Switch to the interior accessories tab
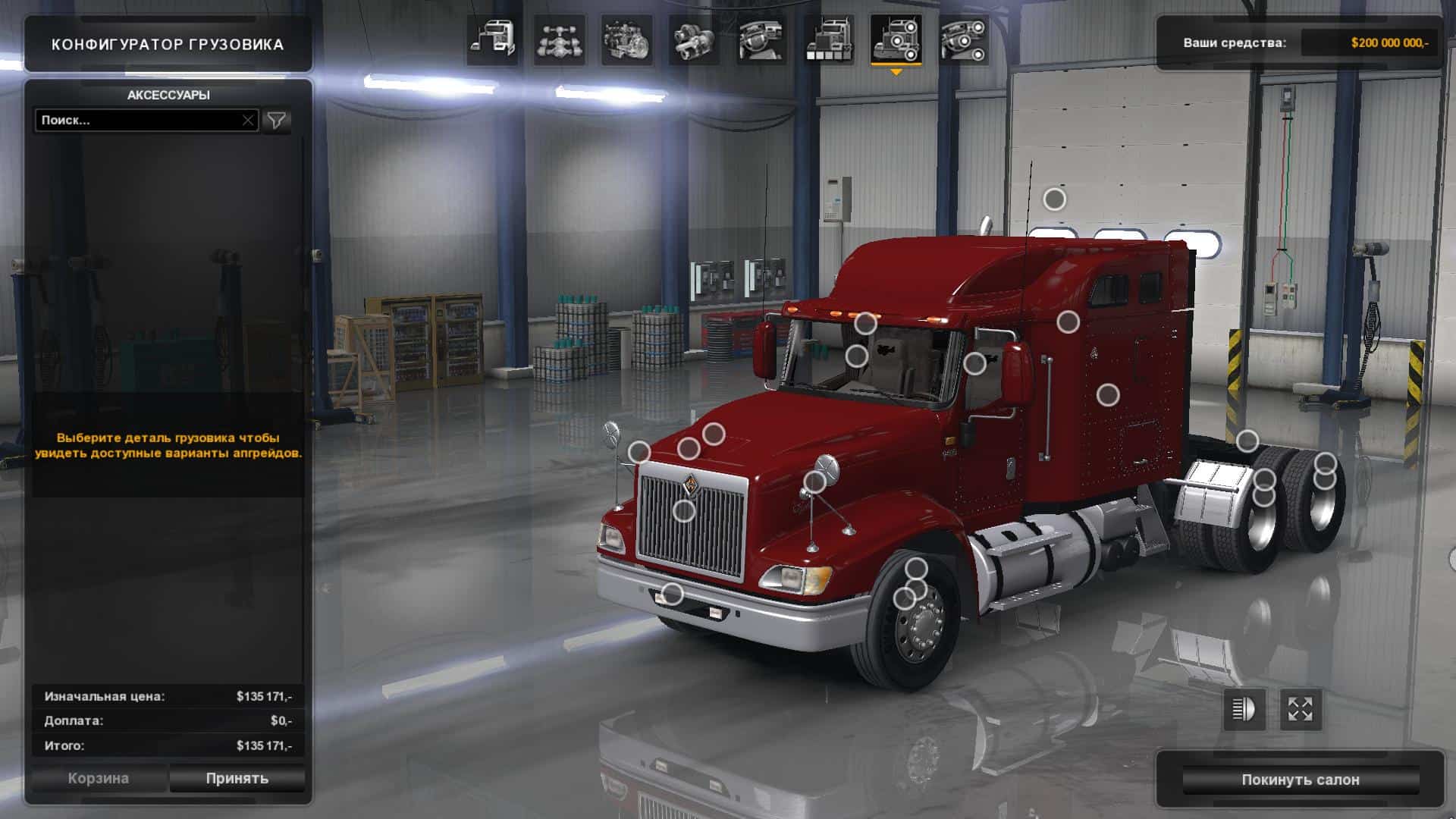This screenshot has height=819, width=1456. 963,40
